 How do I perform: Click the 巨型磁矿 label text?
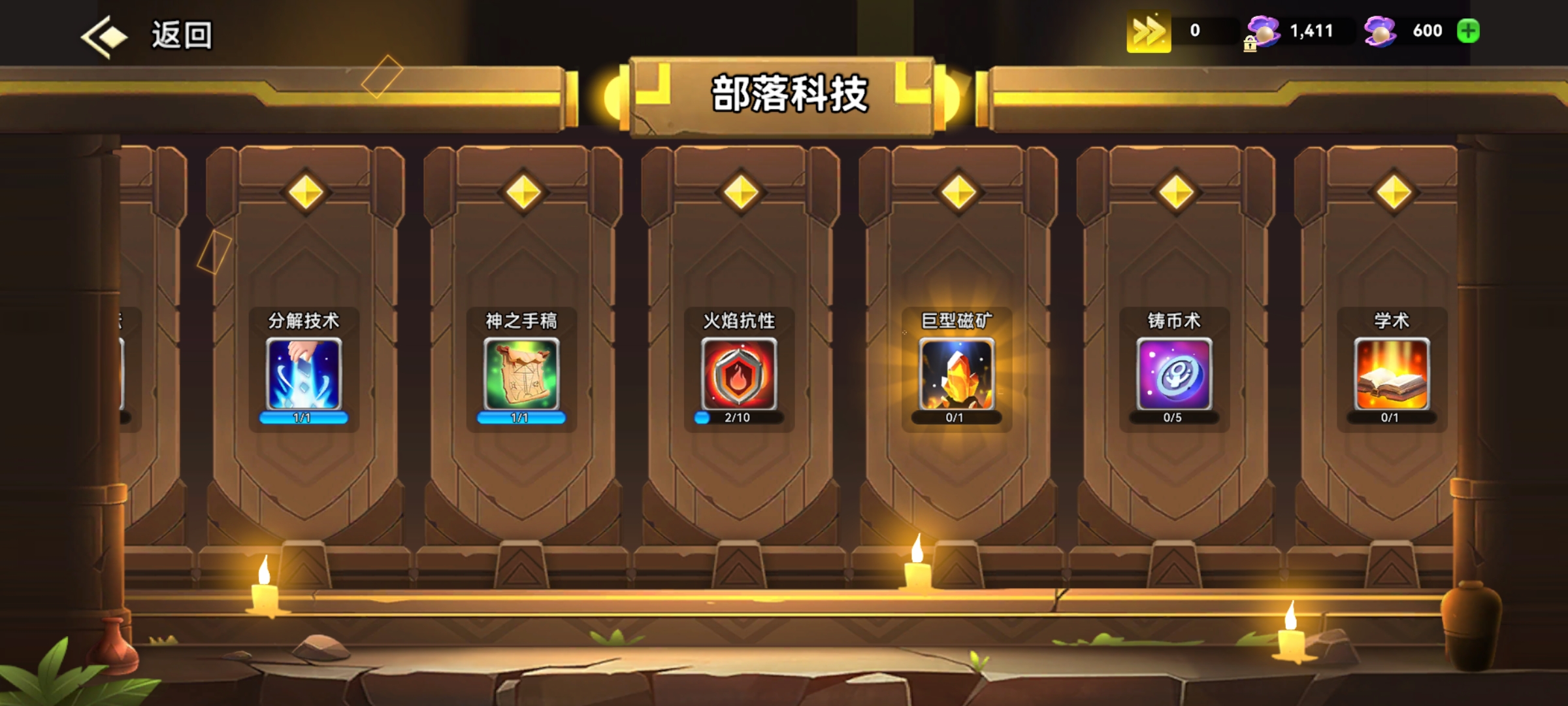955,321
